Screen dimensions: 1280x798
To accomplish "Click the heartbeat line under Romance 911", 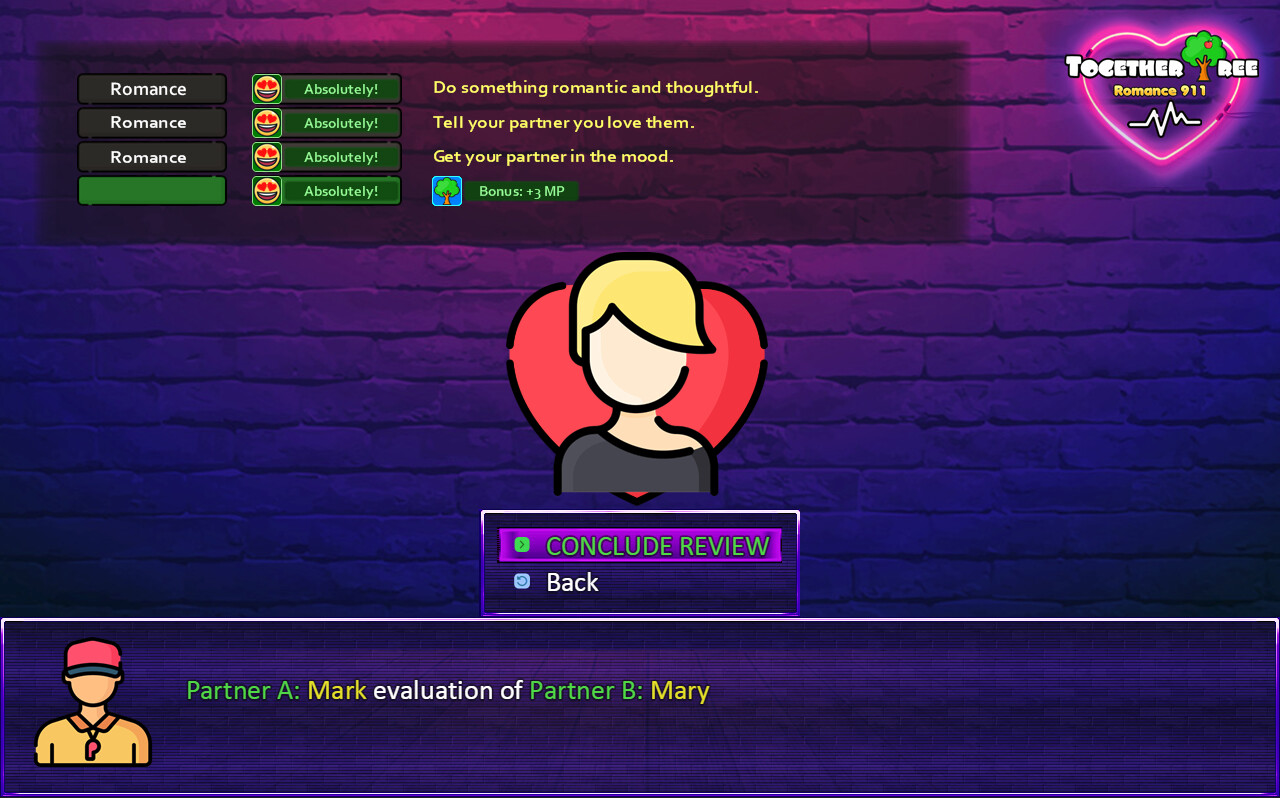I will [x=1162, y=118].
